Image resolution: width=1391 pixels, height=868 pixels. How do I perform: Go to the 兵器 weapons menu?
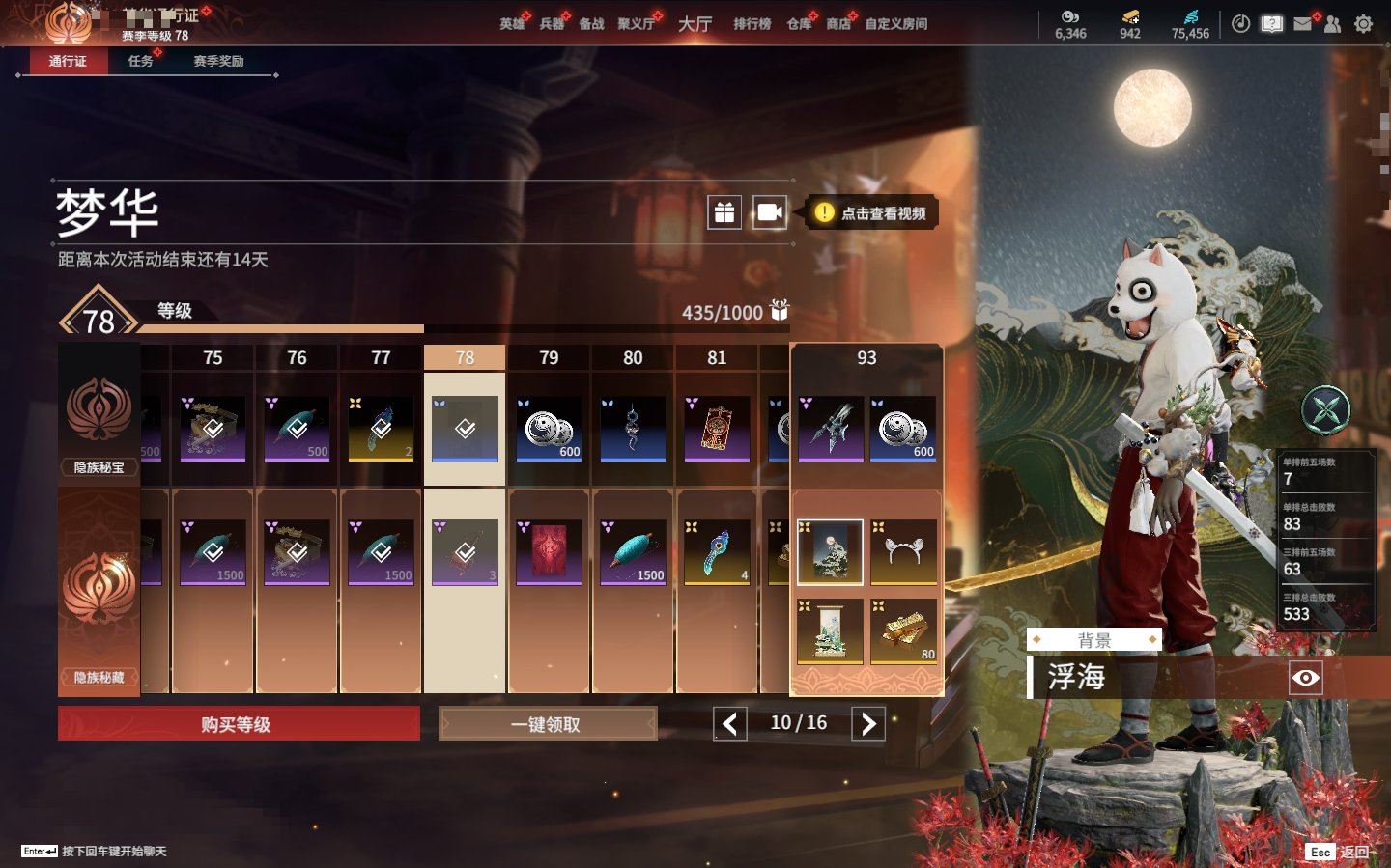pyautogui.click(x=552, y=24)
